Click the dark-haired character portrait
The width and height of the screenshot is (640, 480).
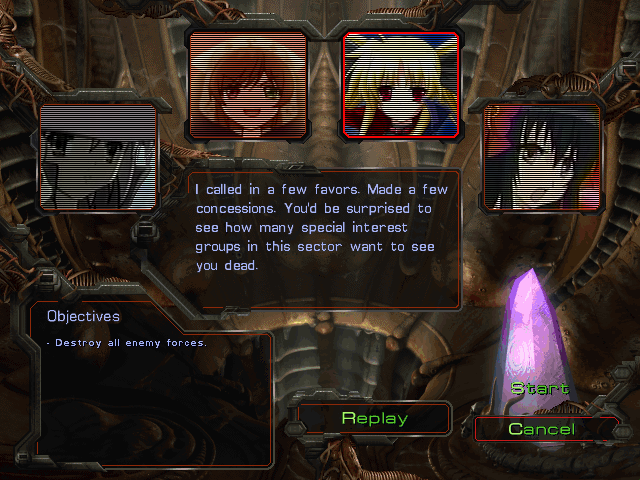(x=542, y=157)
